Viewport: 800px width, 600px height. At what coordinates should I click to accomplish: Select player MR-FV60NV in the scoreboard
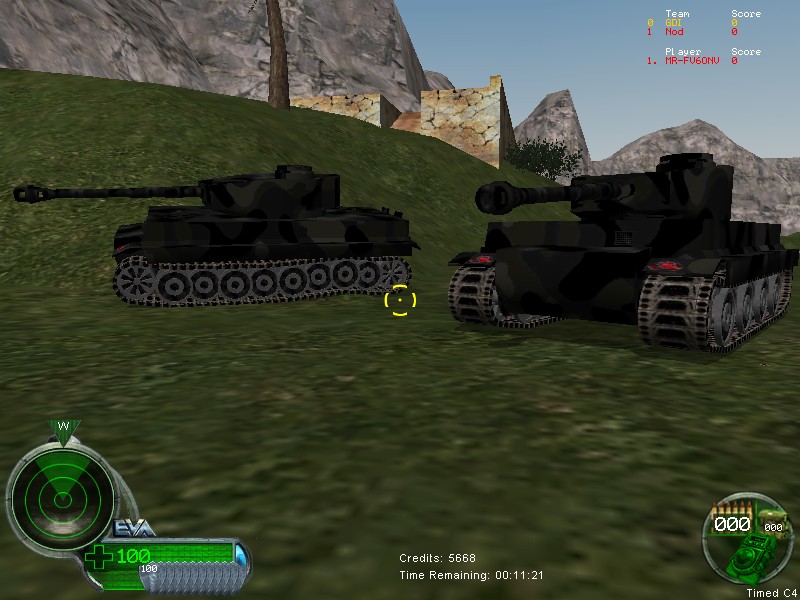coord(693,61)
